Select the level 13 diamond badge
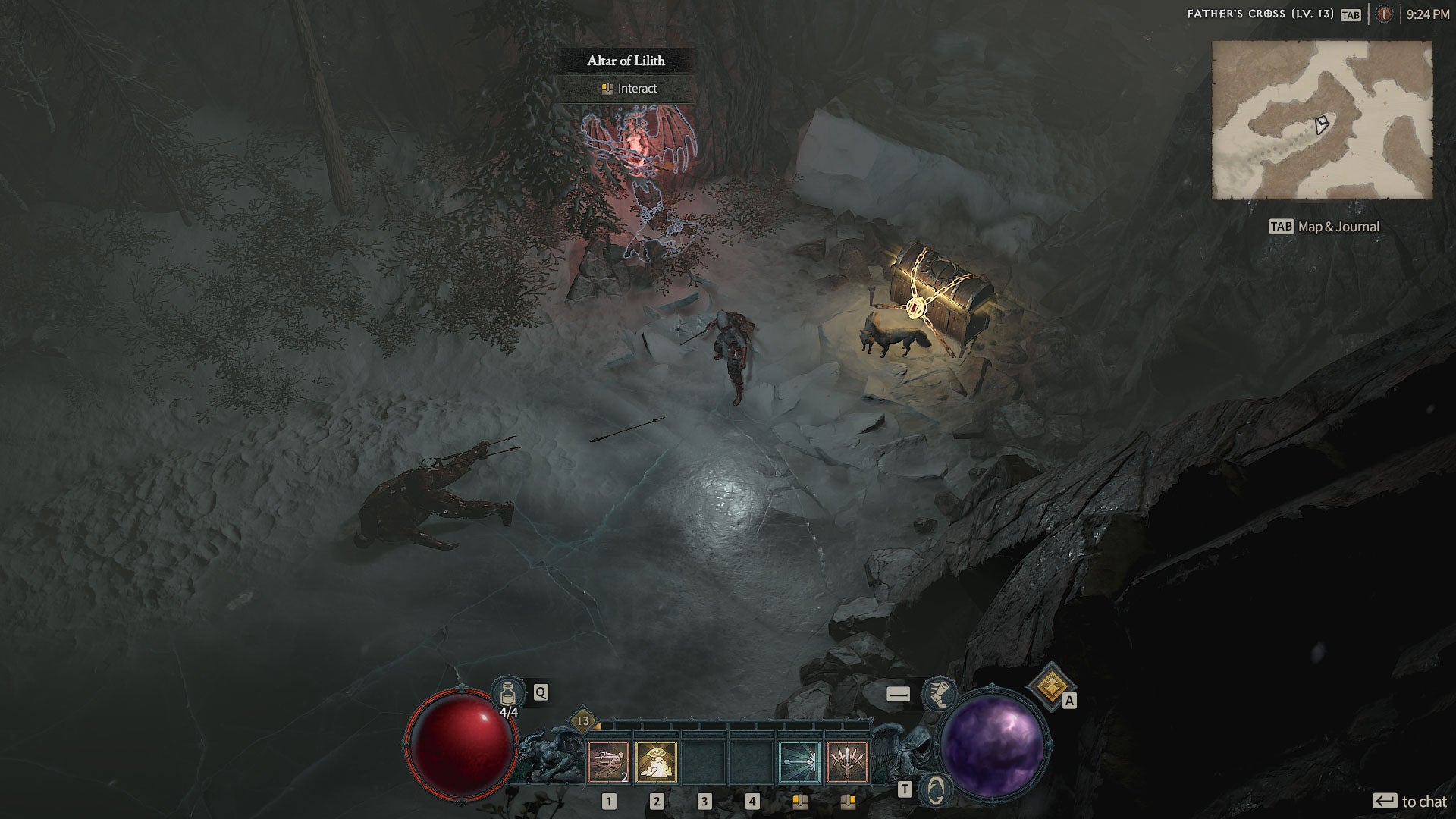The image size is (1456, 819). coord(583,720)
